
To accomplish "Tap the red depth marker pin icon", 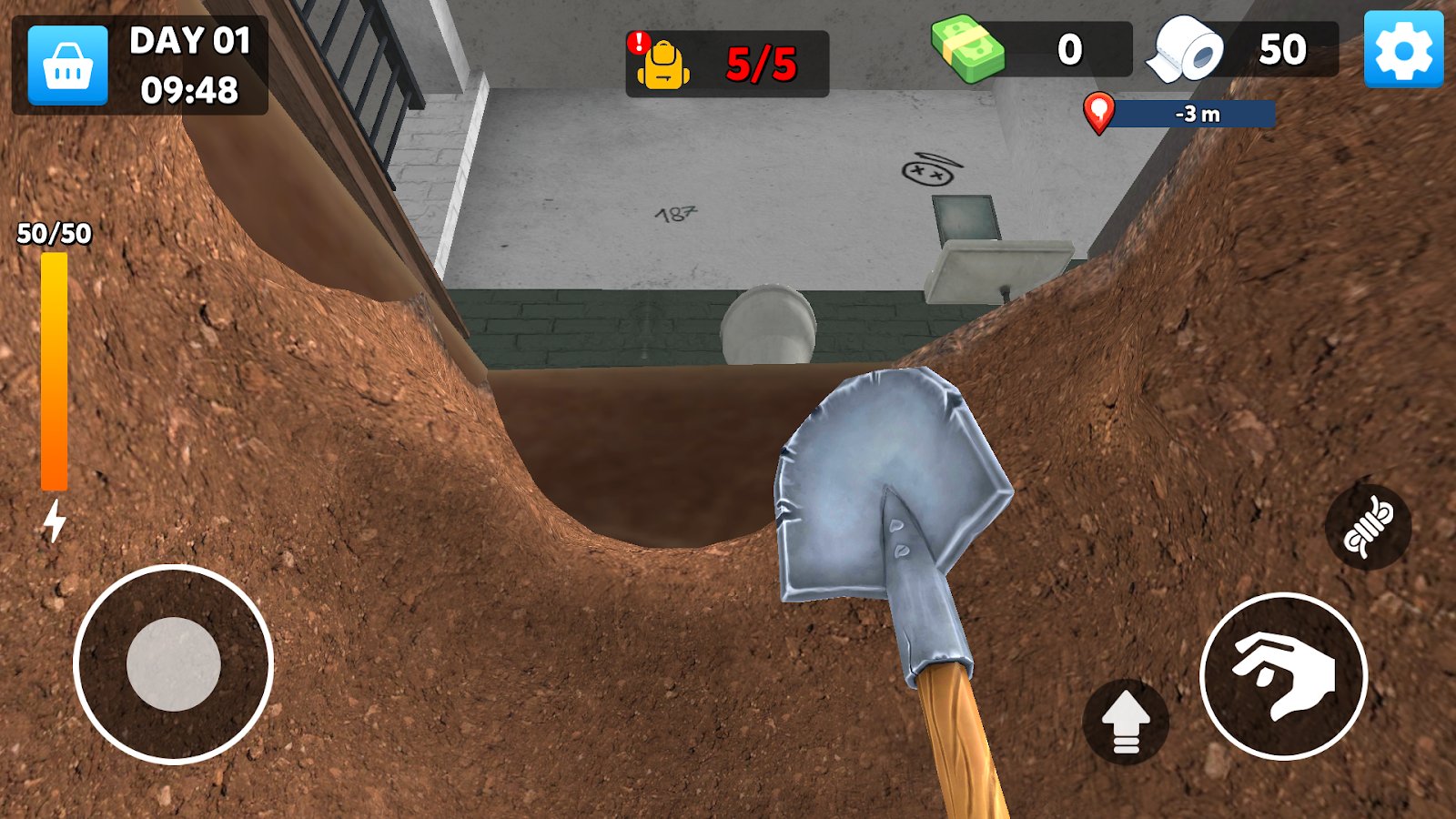I will 1098,115.
